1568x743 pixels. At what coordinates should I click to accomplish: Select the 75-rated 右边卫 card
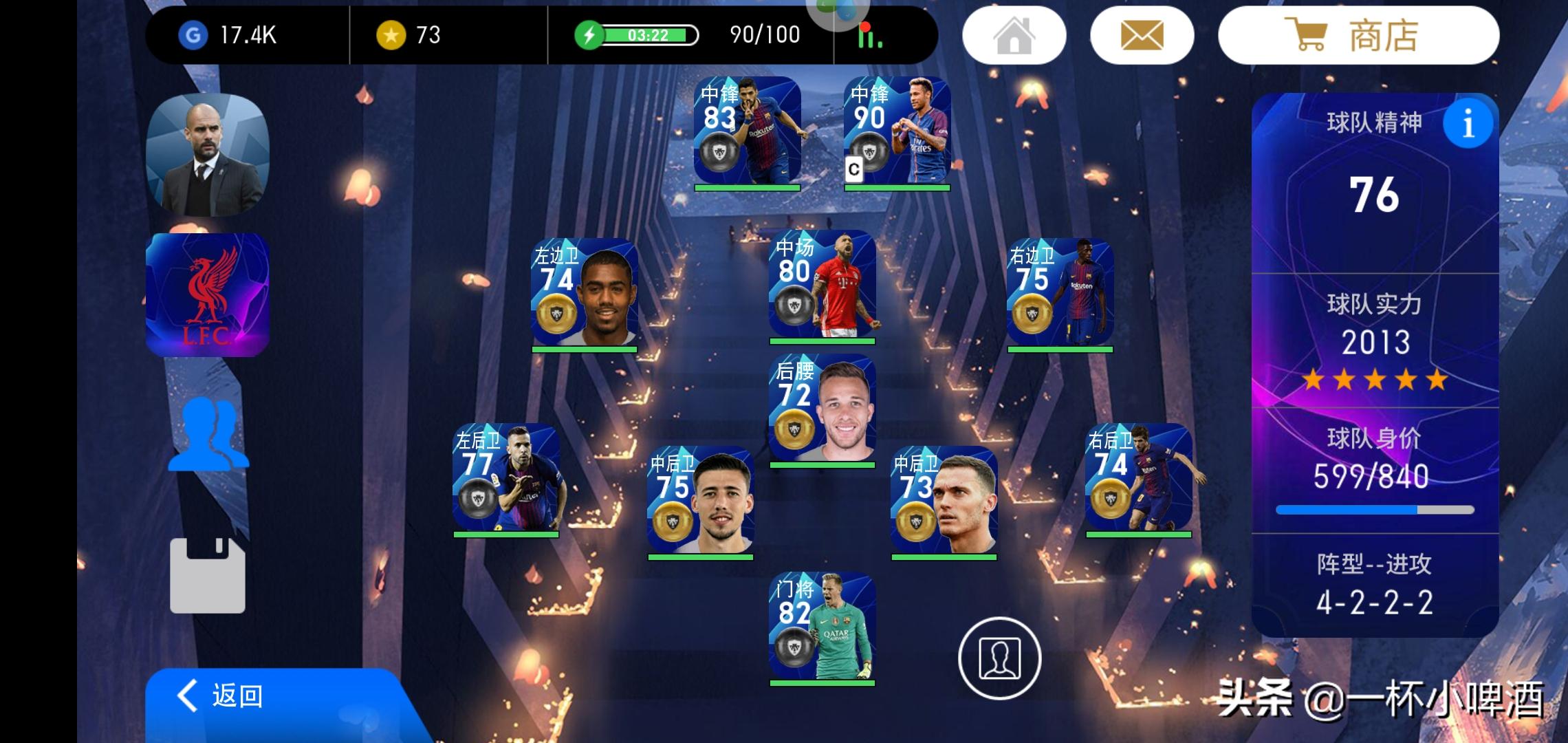[x=1060, y=293]
